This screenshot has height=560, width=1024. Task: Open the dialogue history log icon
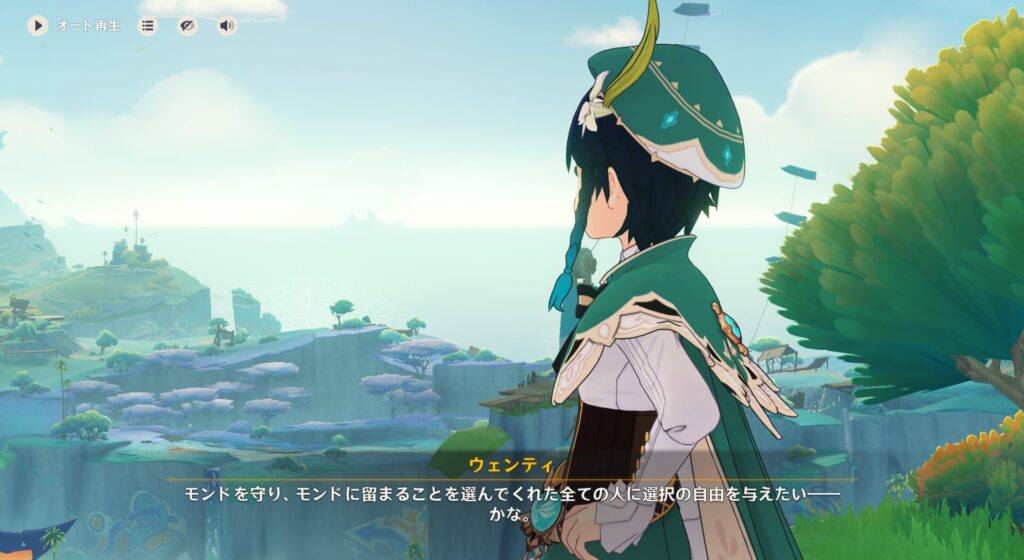point(148,26)
